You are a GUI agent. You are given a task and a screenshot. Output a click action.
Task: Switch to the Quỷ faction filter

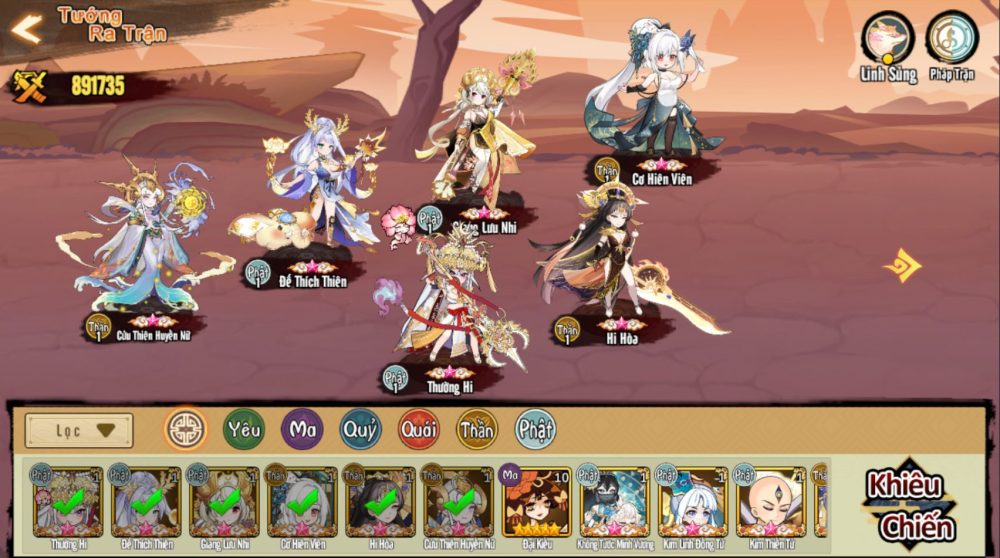point(360,429)
